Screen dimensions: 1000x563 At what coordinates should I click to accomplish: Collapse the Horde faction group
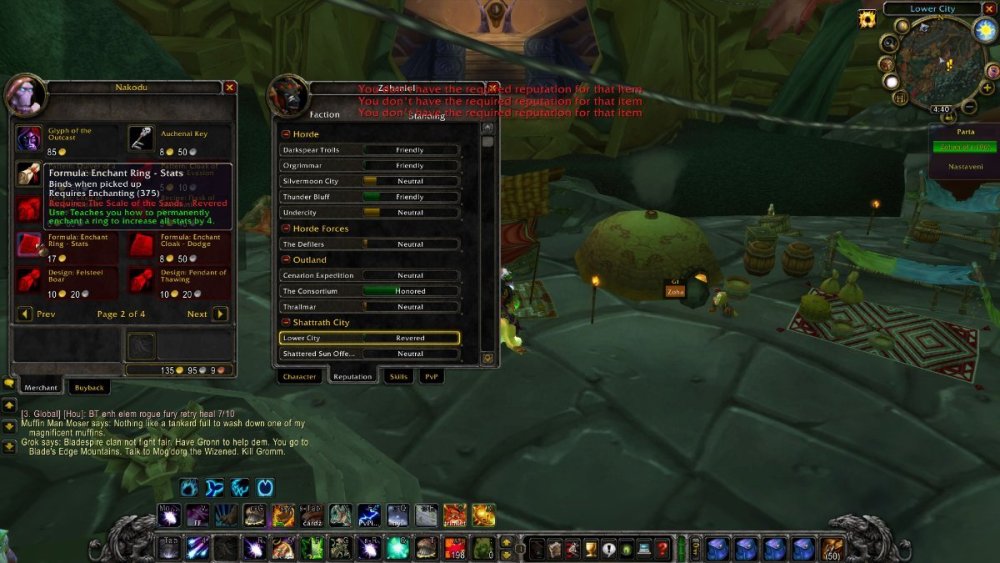tap(286, 134)
